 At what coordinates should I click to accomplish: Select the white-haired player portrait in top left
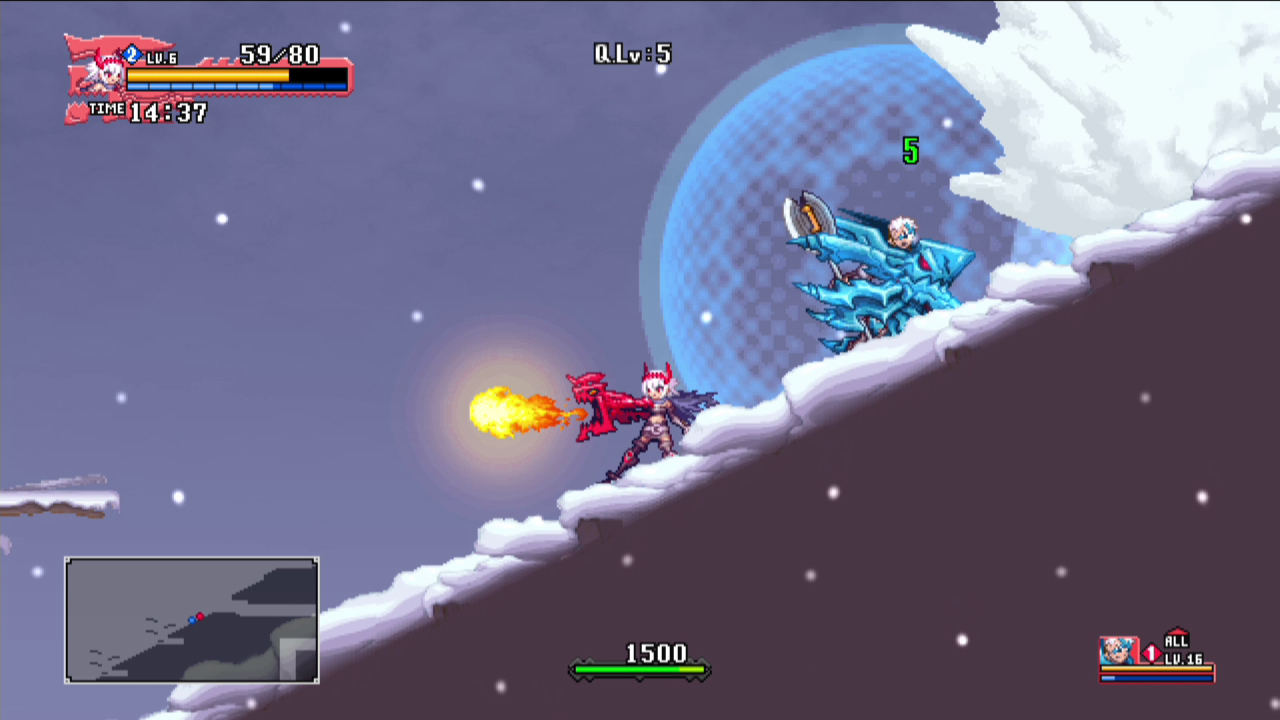(x=107, y=77)
